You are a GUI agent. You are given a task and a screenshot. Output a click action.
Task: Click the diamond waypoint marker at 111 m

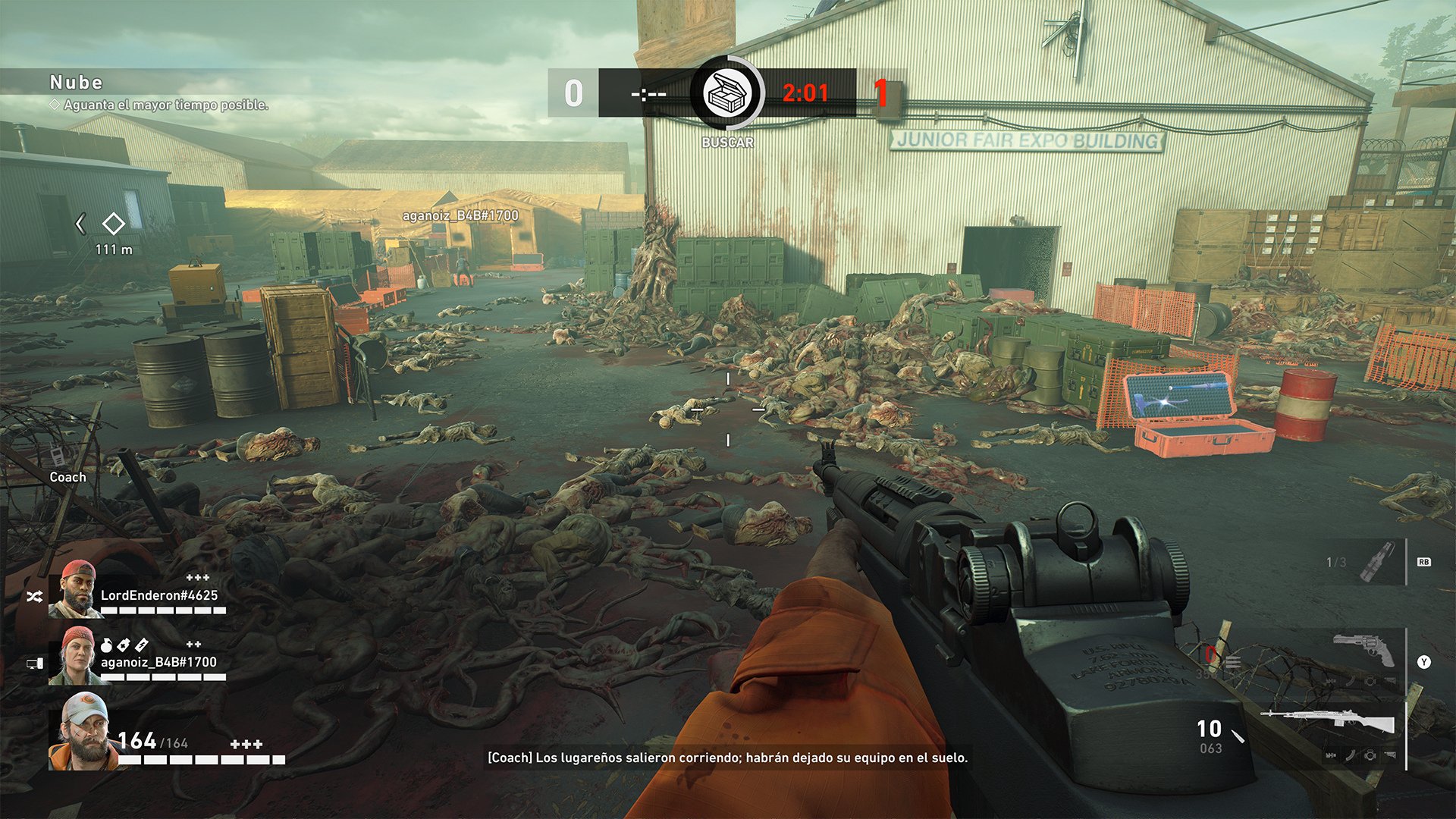click(114, 224)
